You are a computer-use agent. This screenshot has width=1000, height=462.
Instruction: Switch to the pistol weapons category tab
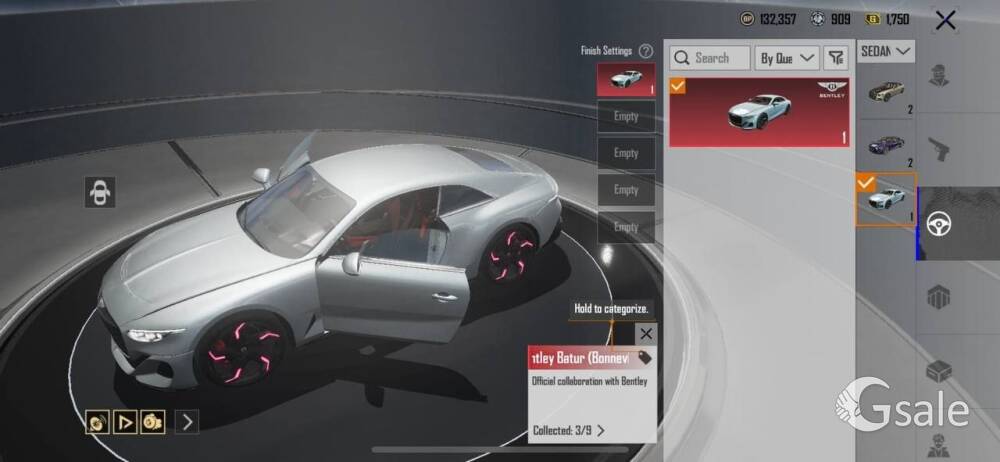(x=938, y=150)
